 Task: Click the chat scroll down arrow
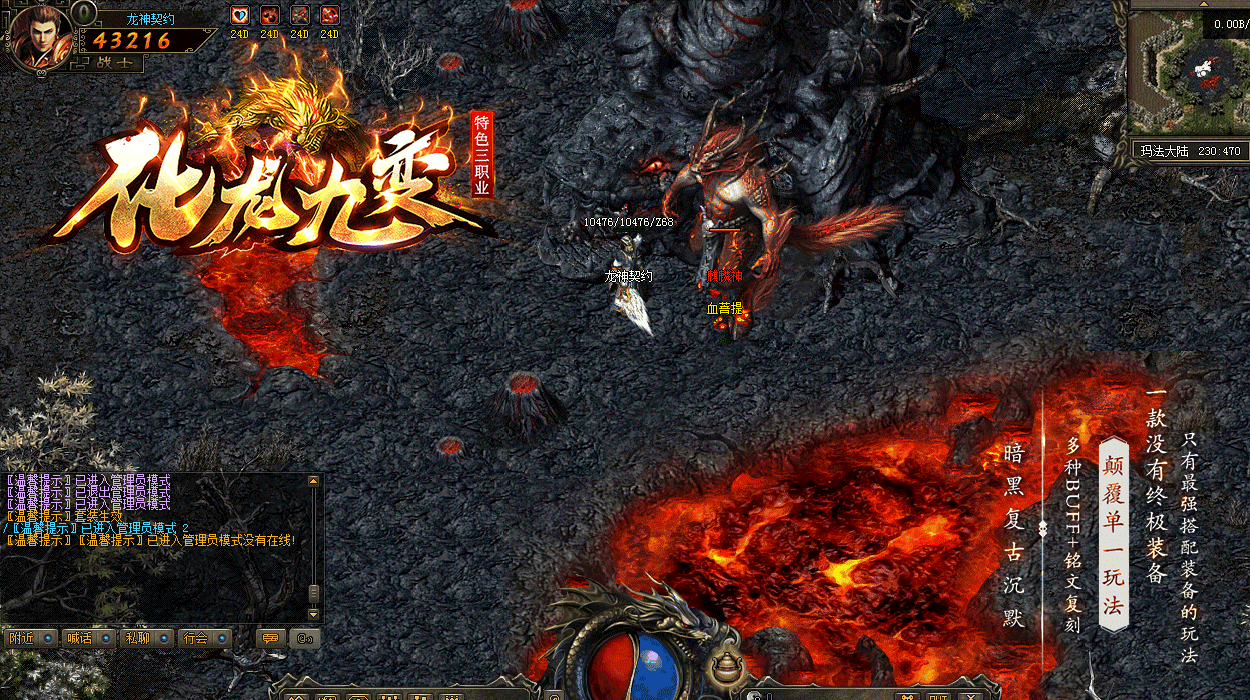coord(314,613)
